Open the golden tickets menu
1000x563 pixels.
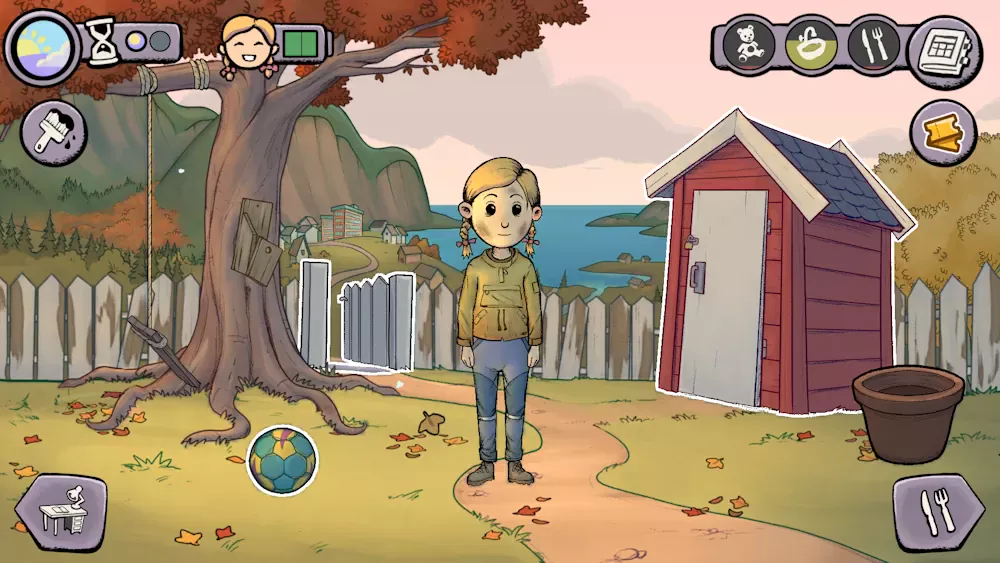[x=943, y=131]
